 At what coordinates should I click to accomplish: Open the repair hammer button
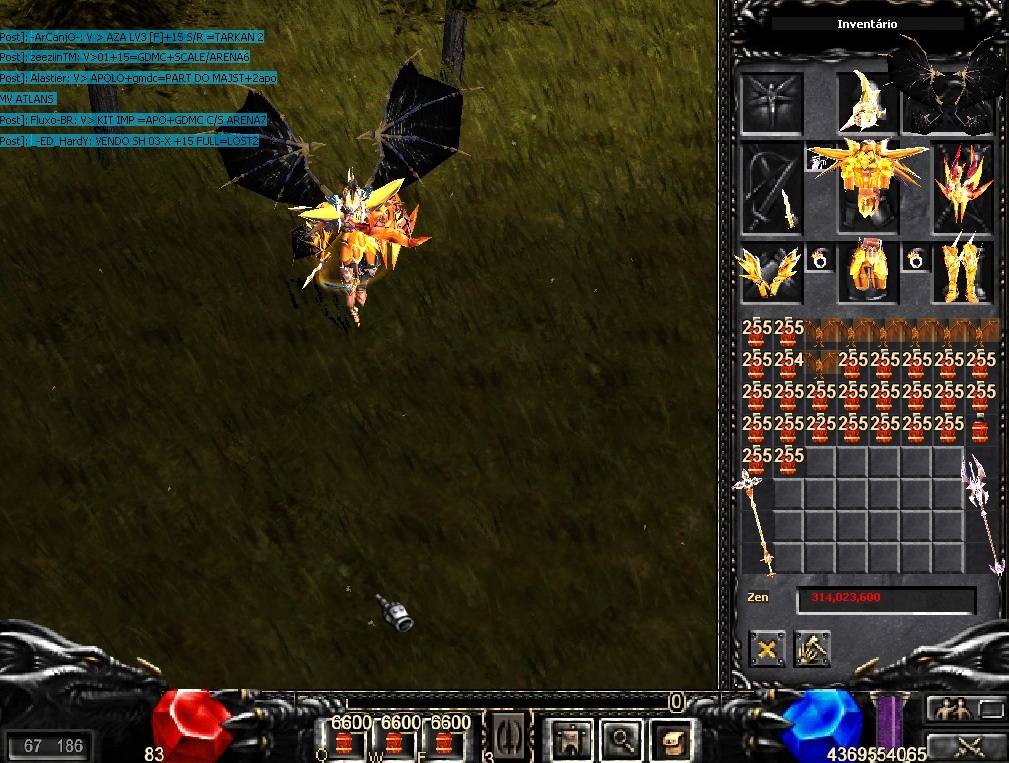(x=812, y=650)
